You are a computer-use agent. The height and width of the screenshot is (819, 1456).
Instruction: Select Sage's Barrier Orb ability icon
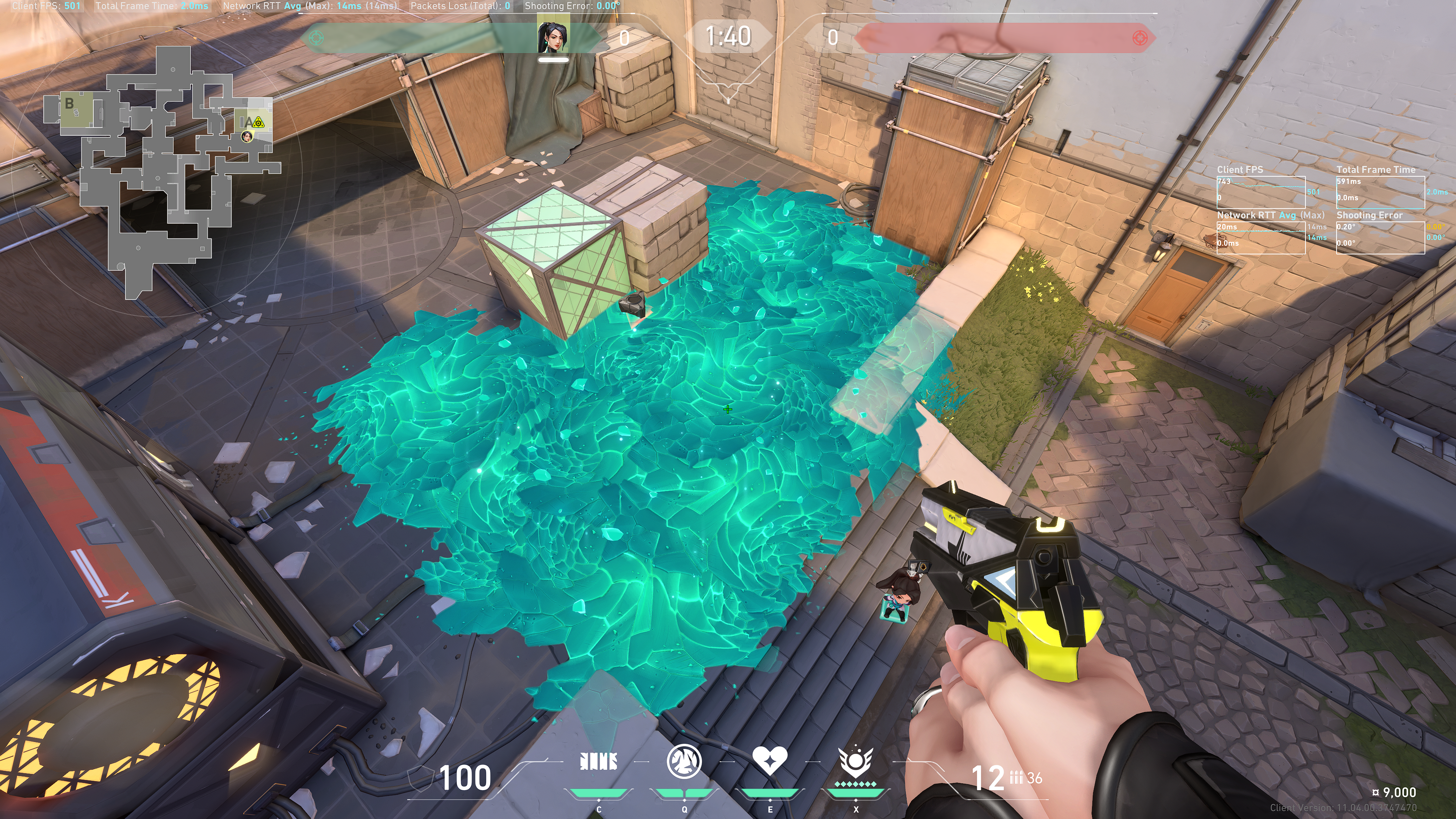click(x=599, y=761)
